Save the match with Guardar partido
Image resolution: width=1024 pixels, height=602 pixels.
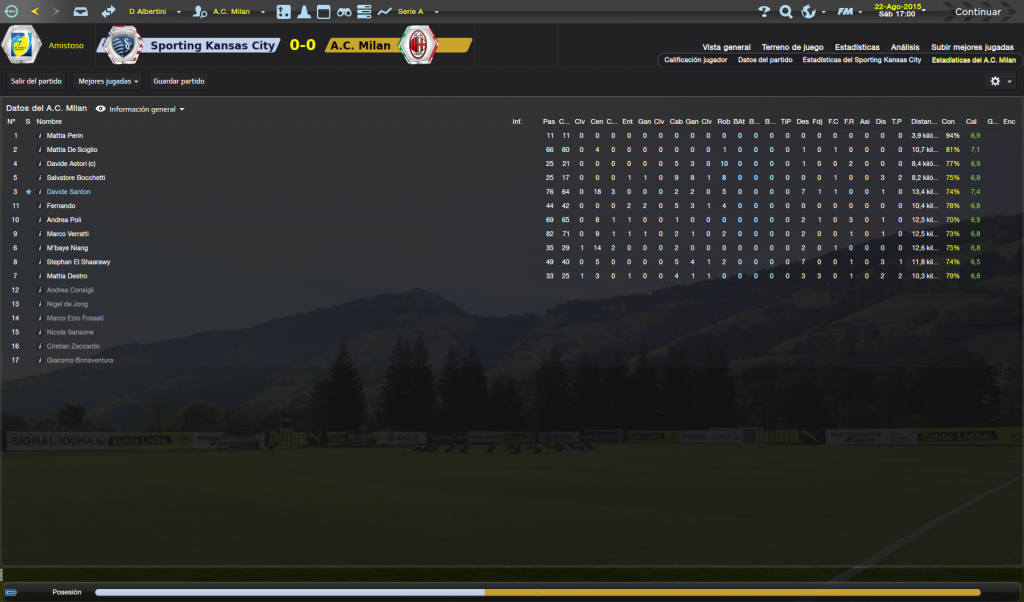coord(177,81)
